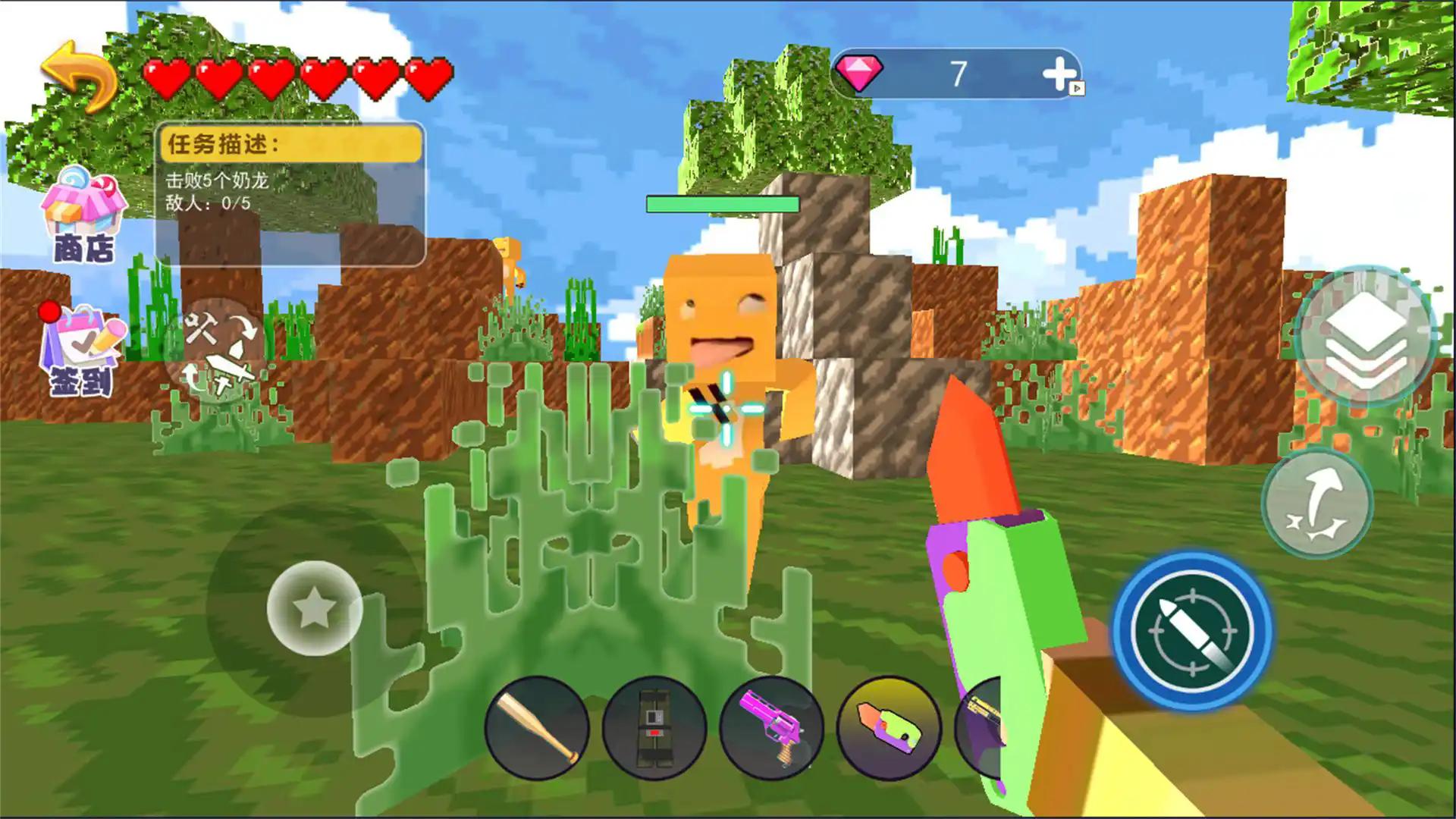The image size is (1456, 819).
Task: Jump with the curved arrow button
Action: (x=1317, y=504)
